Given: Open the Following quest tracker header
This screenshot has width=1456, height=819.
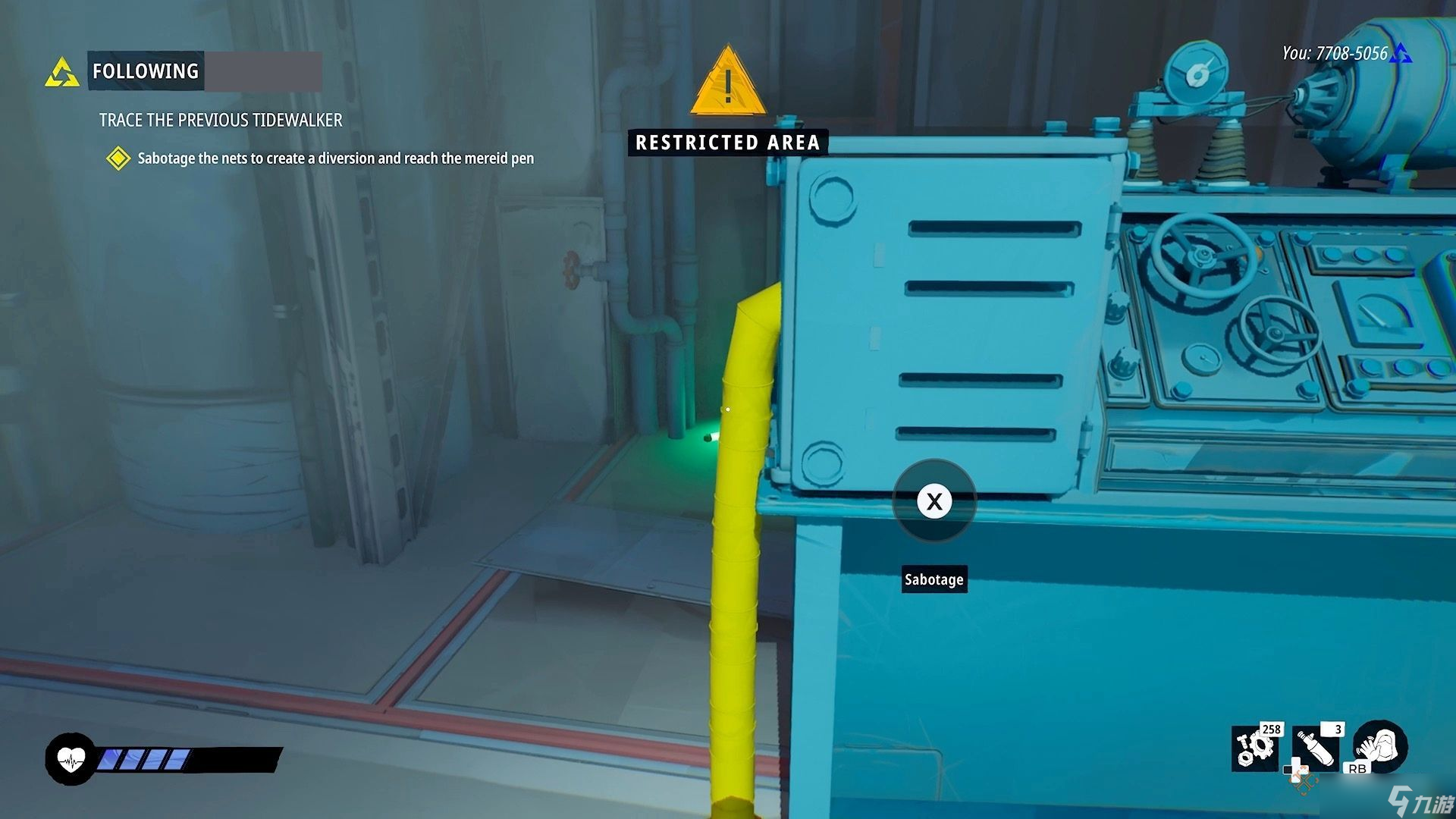Looking at the screenshot, I should click(x=146, y=71).
